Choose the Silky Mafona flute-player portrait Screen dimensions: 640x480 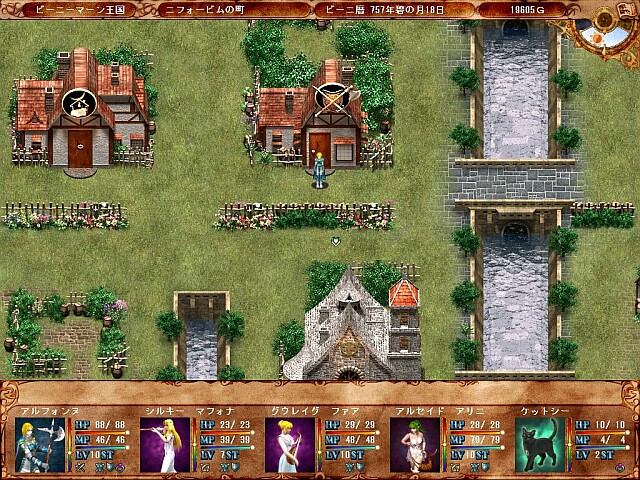click(x=165, y=445)
